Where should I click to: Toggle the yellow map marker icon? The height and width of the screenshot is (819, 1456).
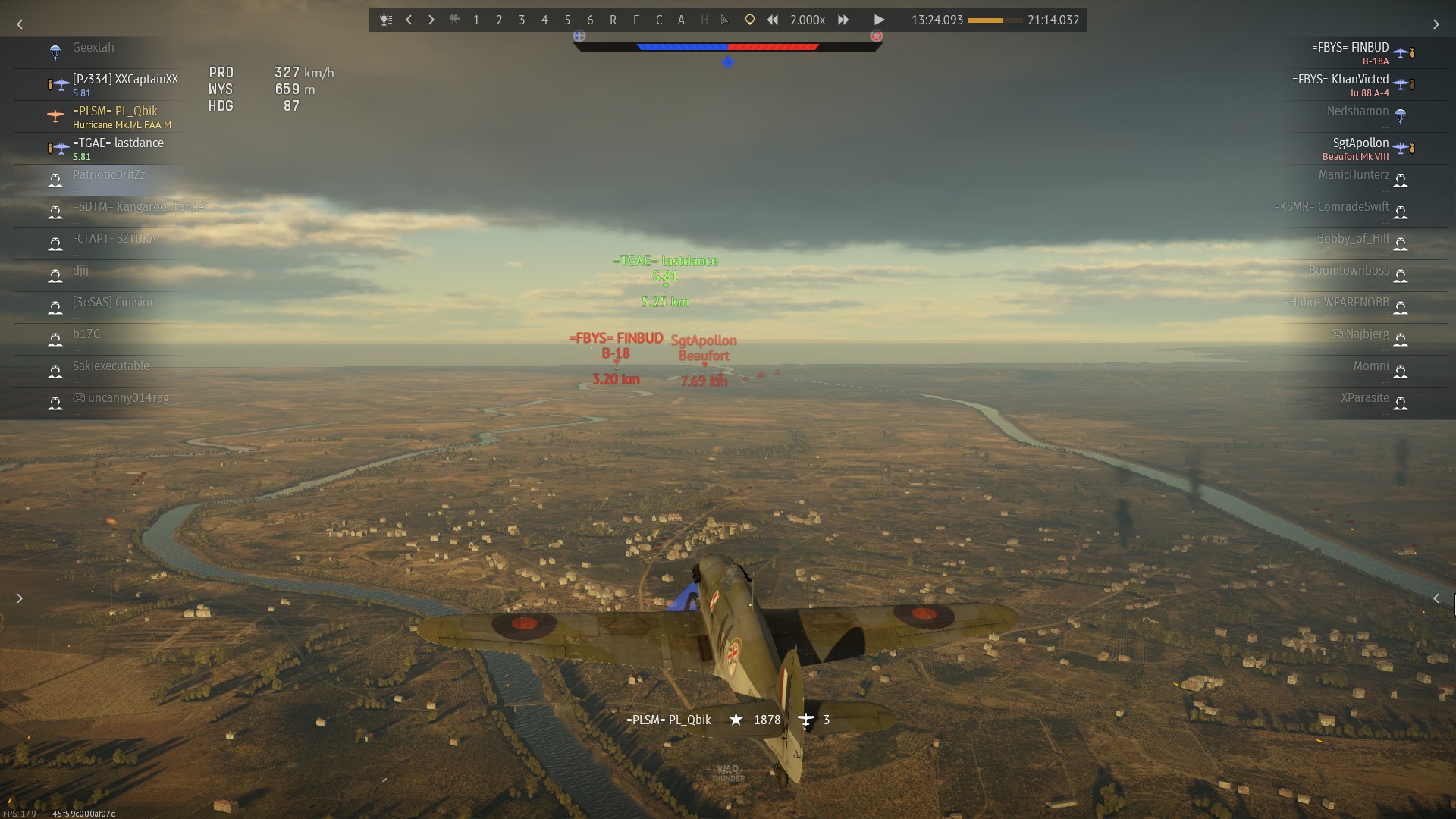(749, 20)
